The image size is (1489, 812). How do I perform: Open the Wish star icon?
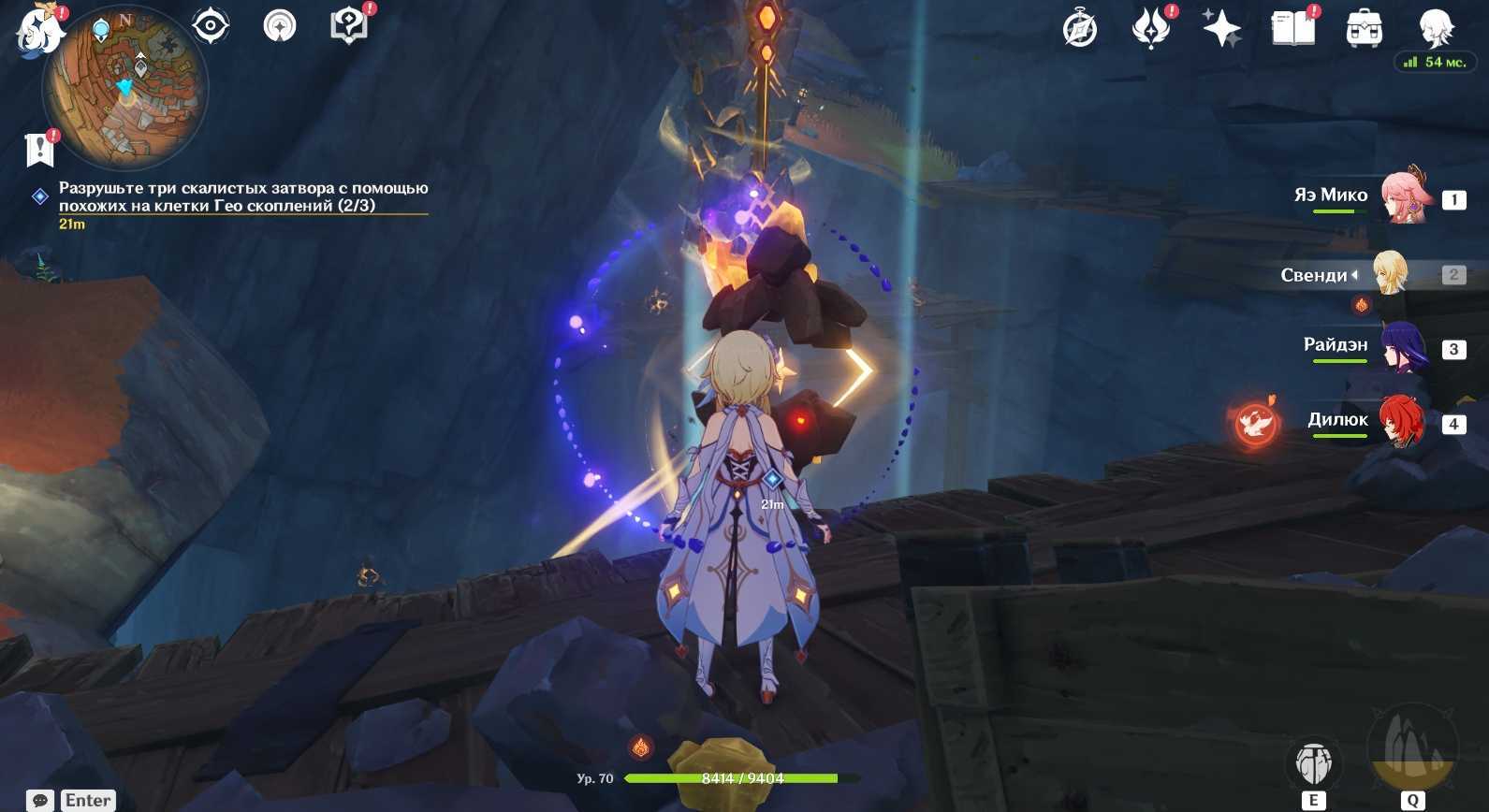1221,28
